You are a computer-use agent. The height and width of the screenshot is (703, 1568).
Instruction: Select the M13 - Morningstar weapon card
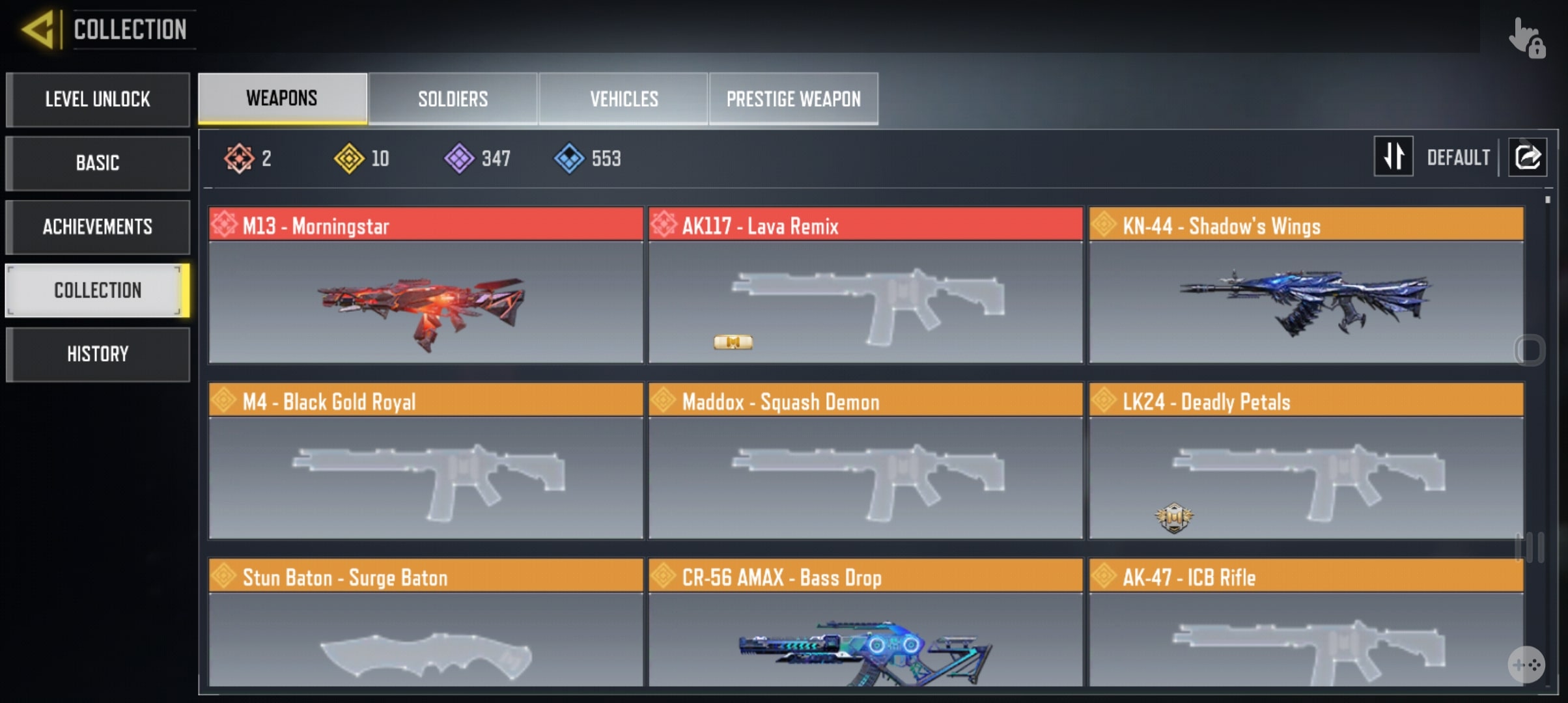click(426, 285)
